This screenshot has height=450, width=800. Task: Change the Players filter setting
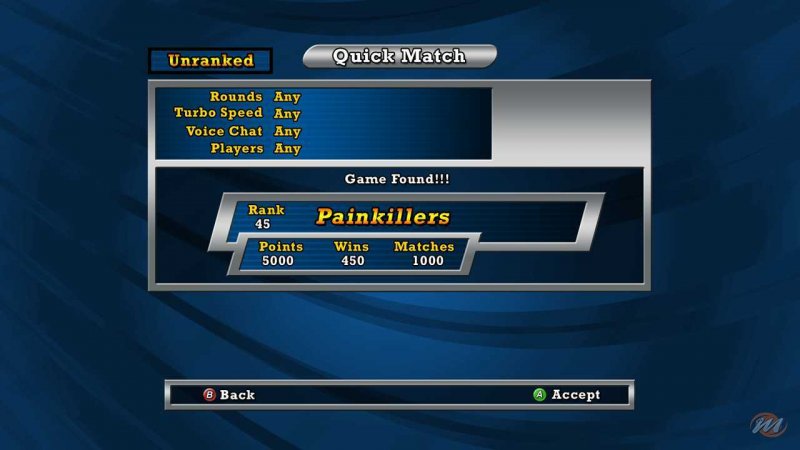(x=287, y=148)
